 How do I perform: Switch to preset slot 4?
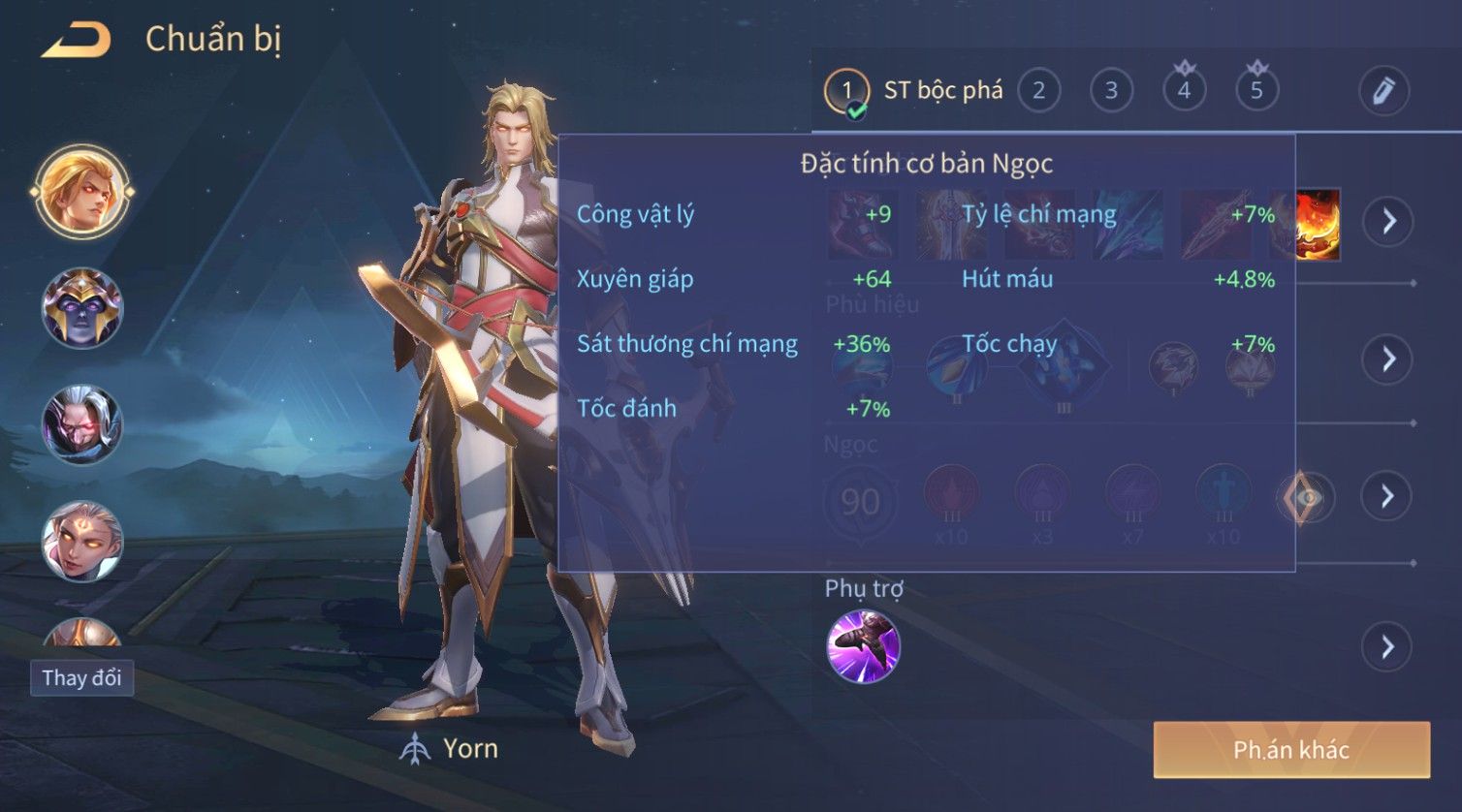pyautogui.click(x=1184, y=91)
